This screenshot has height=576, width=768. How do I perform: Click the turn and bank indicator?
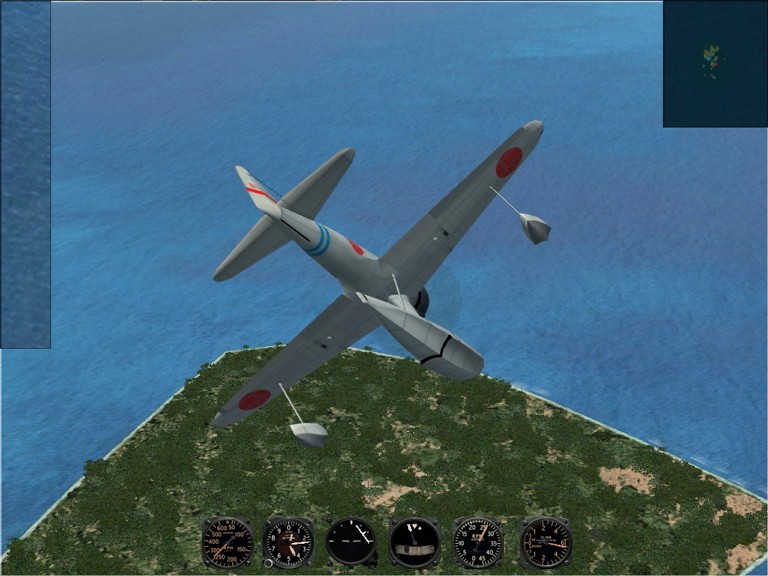point(414,542)
